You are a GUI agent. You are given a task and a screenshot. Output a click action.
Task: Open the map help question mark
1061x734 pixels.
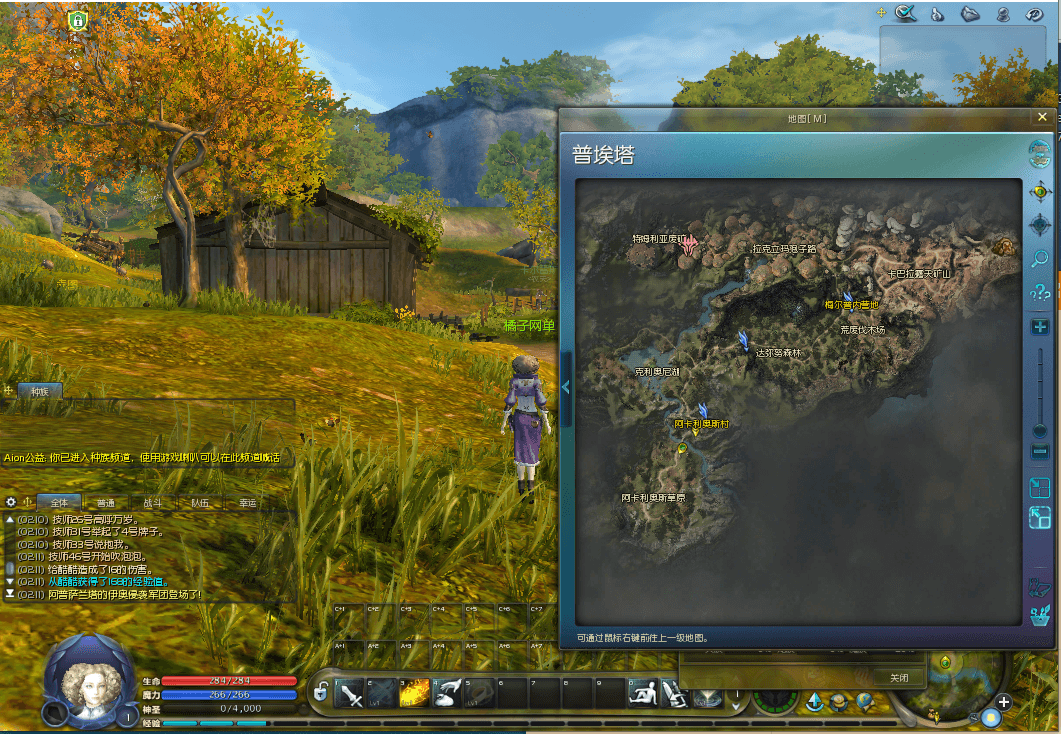[1040, 293]
